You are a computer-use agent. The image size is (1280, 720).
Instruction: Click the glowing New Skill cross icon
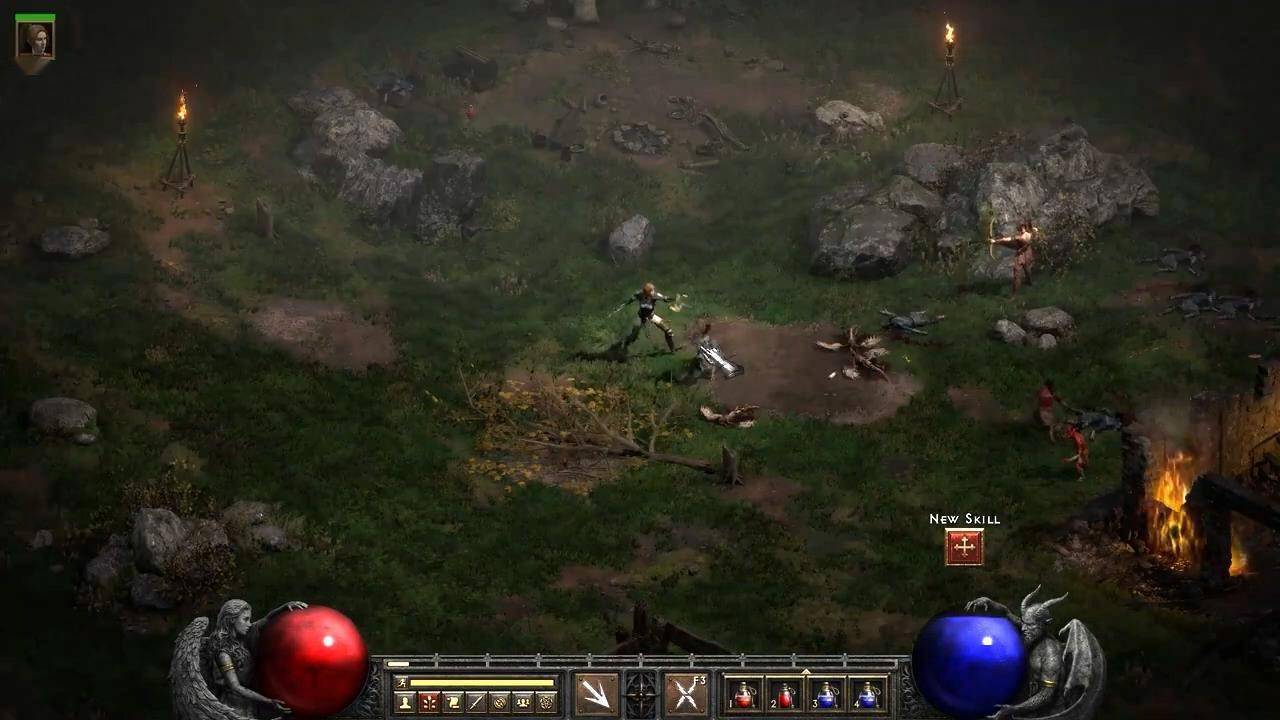(x=964, y=546)
